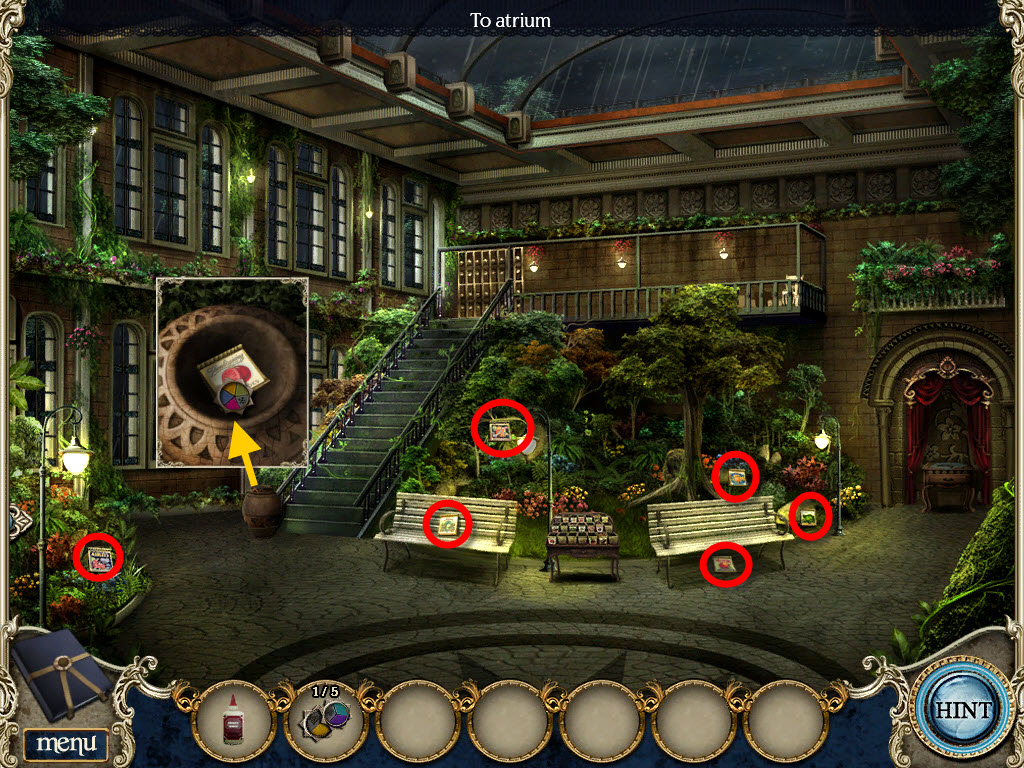Open the game menu
Viewport: 1024px width, 768px height.
point(66,743)
